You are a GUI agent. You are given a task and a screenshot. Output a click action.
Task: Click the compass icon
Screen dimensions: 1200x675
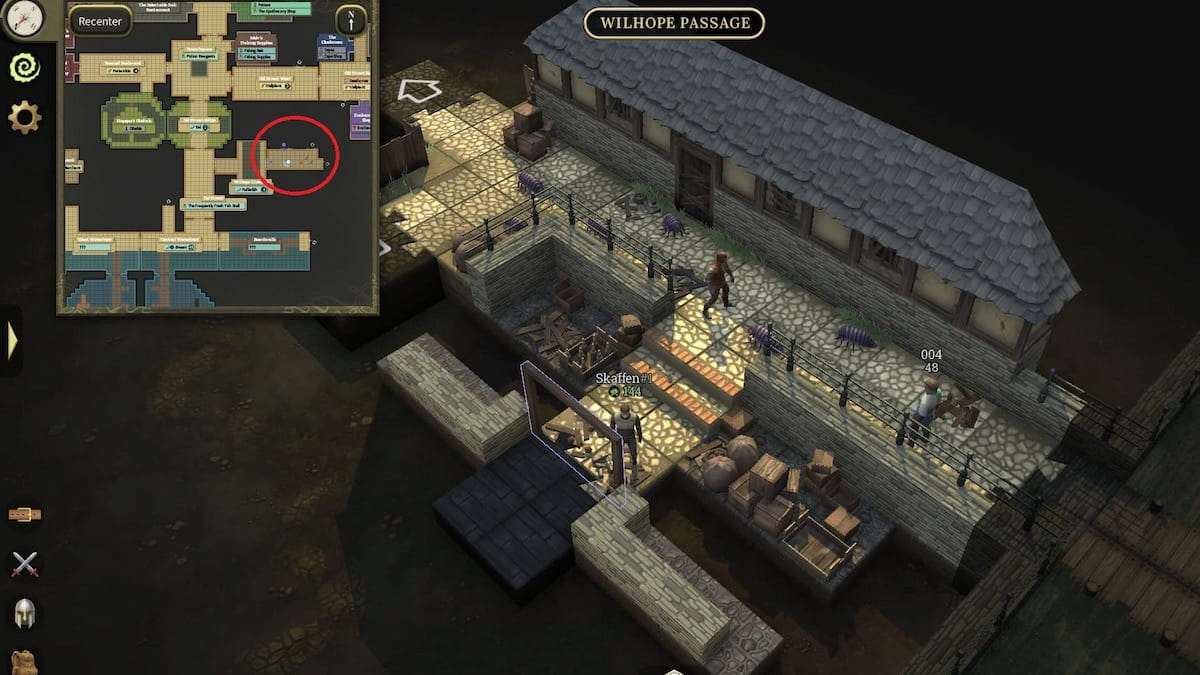23,17
